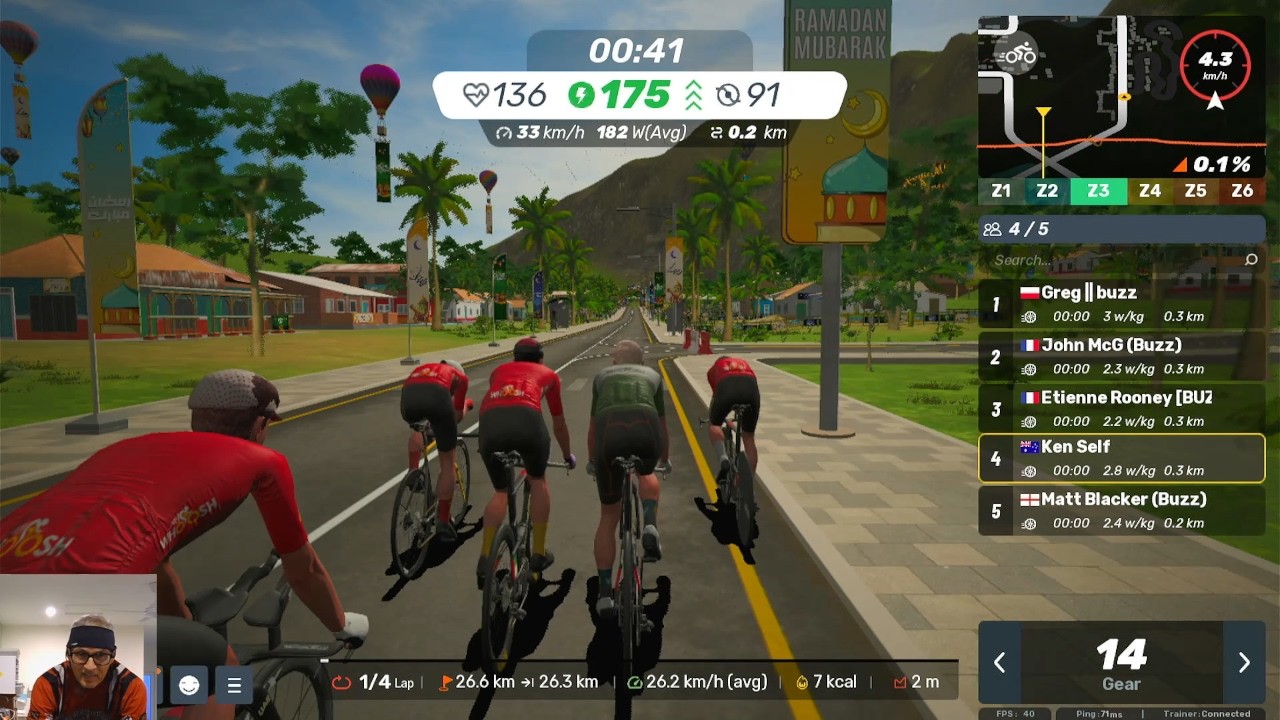The height and width of the screenshot is (720, 1280).
Task: Toggle the bike icon on the minimap
Action: [x=1019, y=54]
